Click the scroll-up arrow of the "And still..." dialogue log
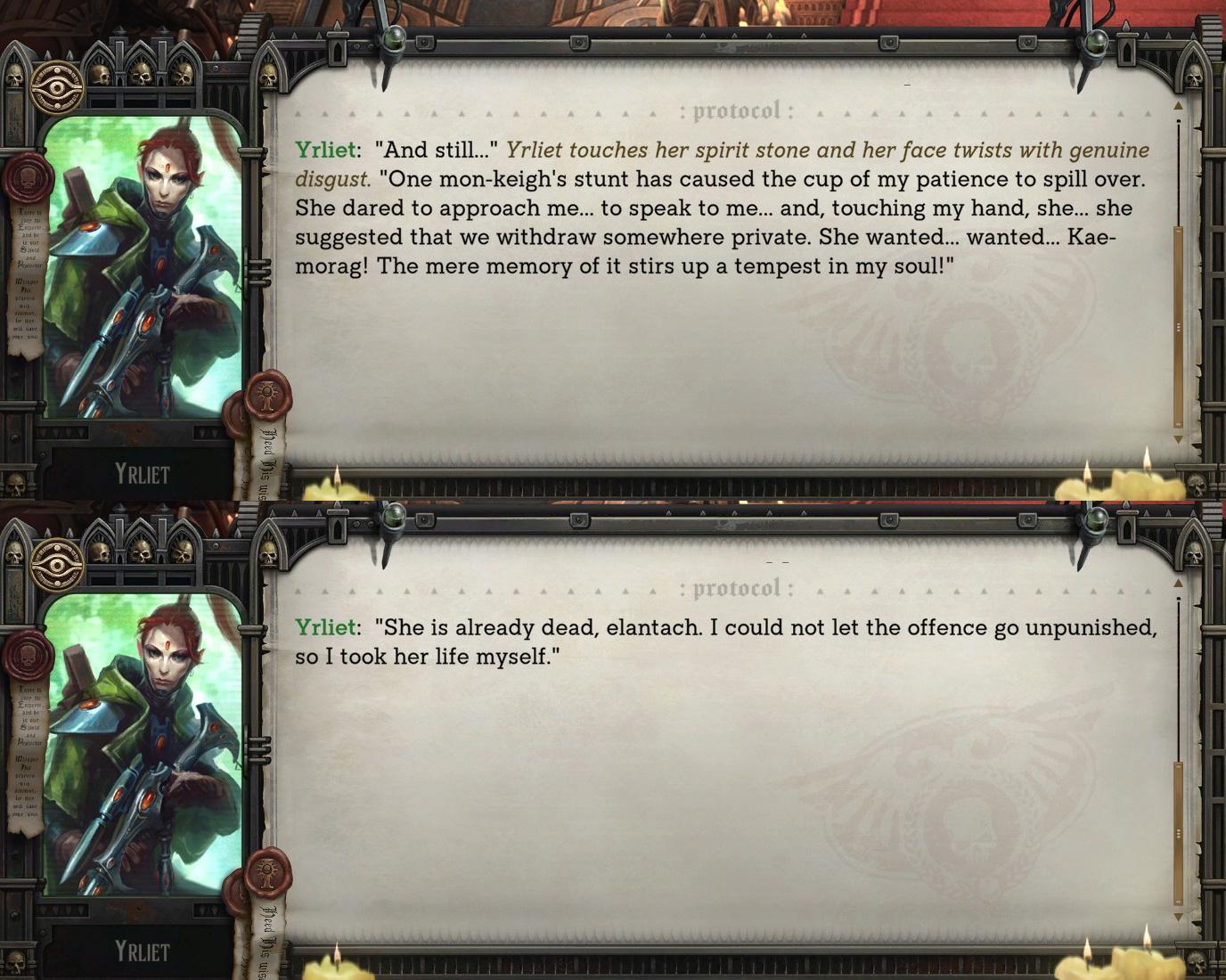The height and width of the screenshot is (980, 1226). click(x=1178, y=105)
